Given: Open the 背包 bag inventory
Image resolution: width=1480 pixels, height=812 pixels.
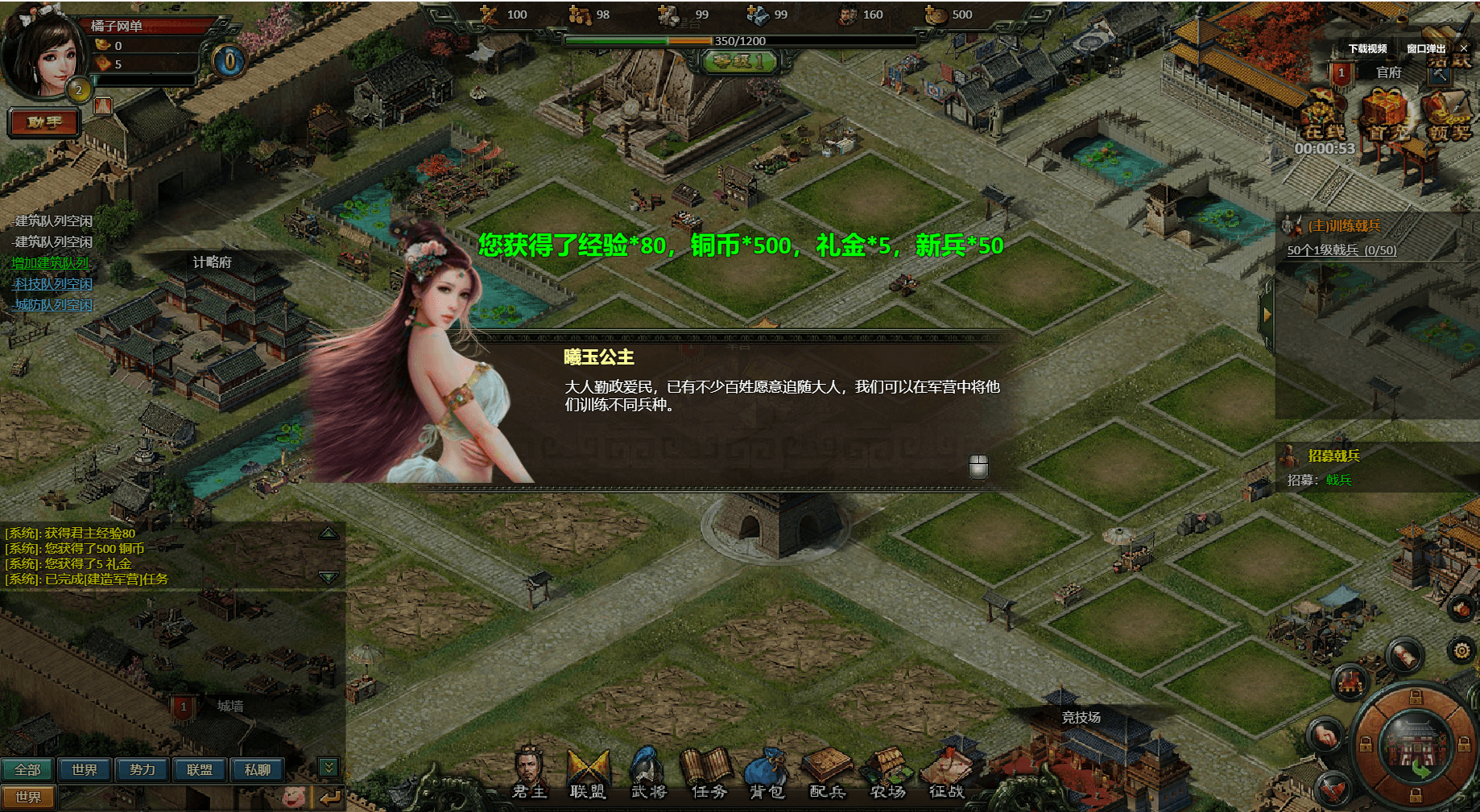Looking at the screenshot, I should 767,773.
